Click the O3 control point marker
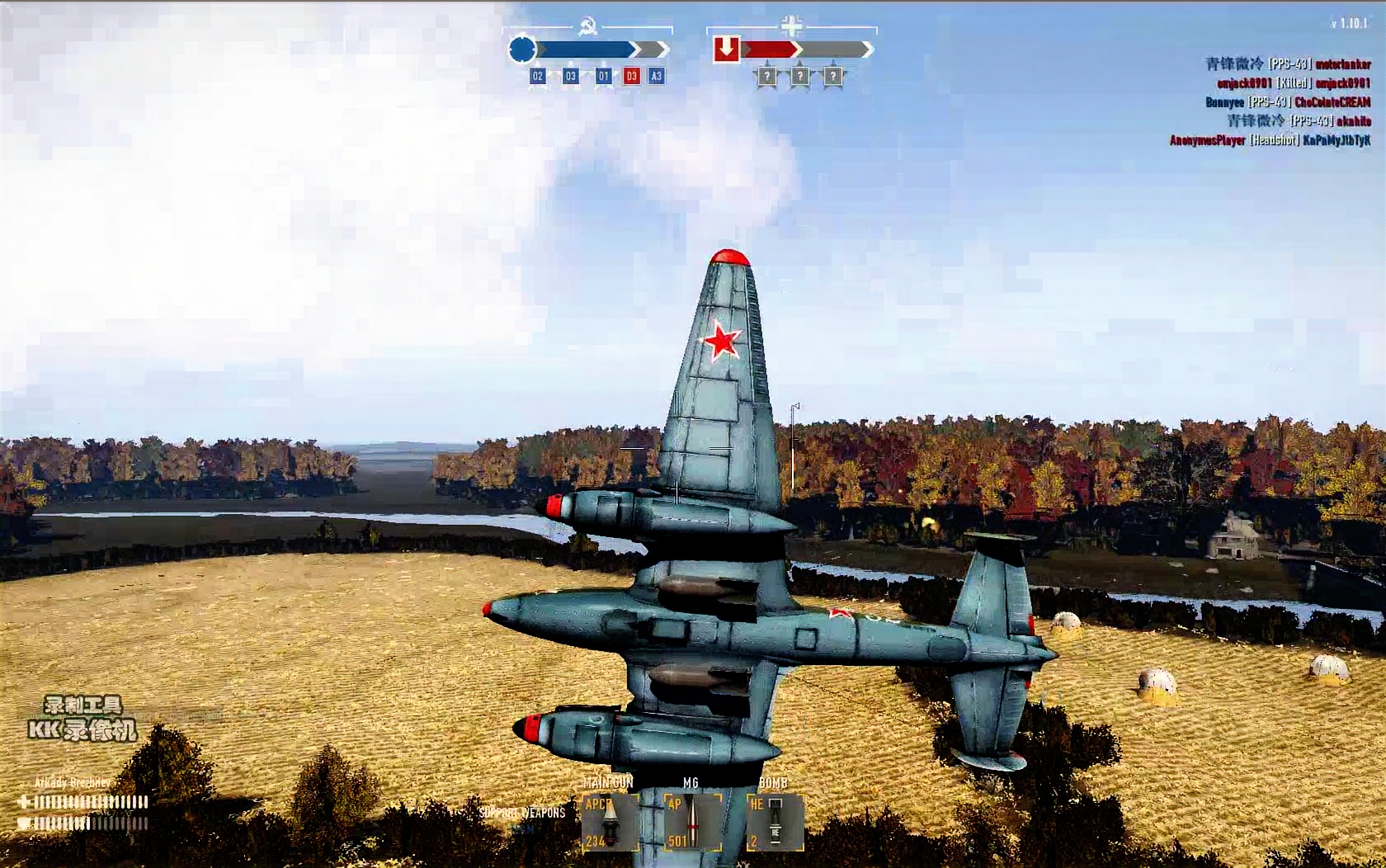Viewport: 1386px width, 868px height. 571,76
